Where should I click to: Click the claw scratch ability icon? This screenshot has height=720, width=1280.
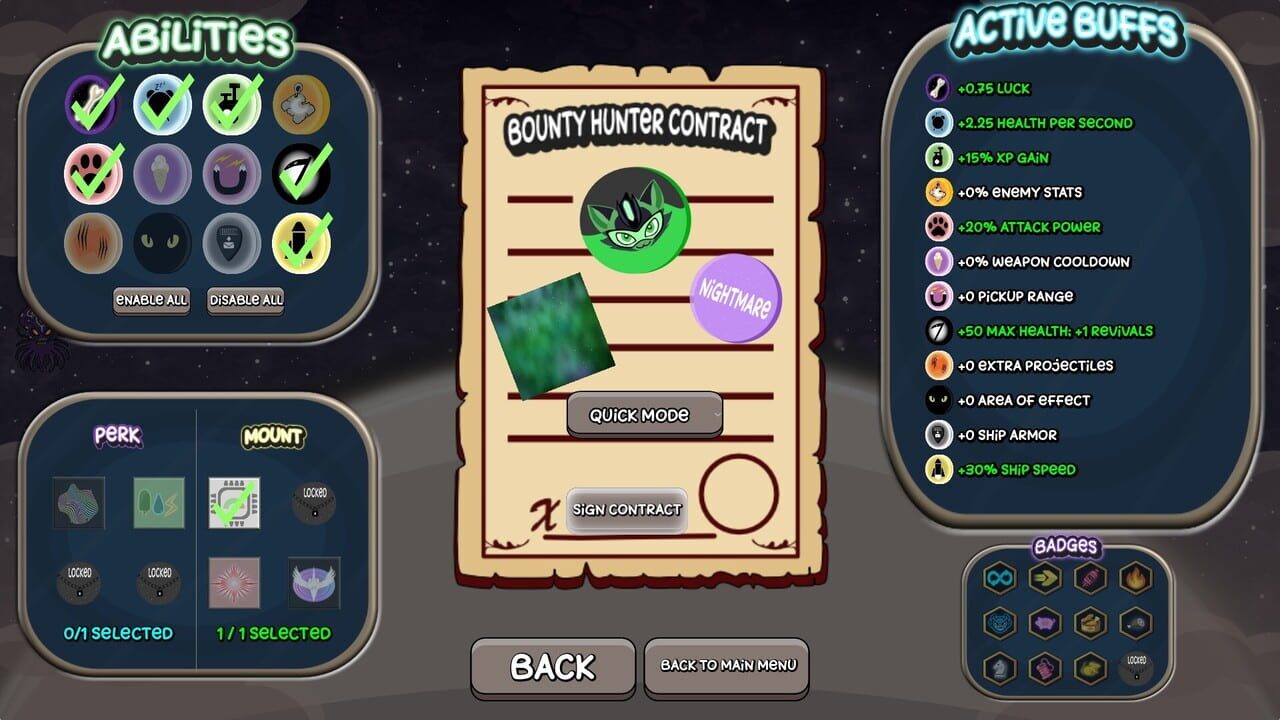[x=93, y=243]
